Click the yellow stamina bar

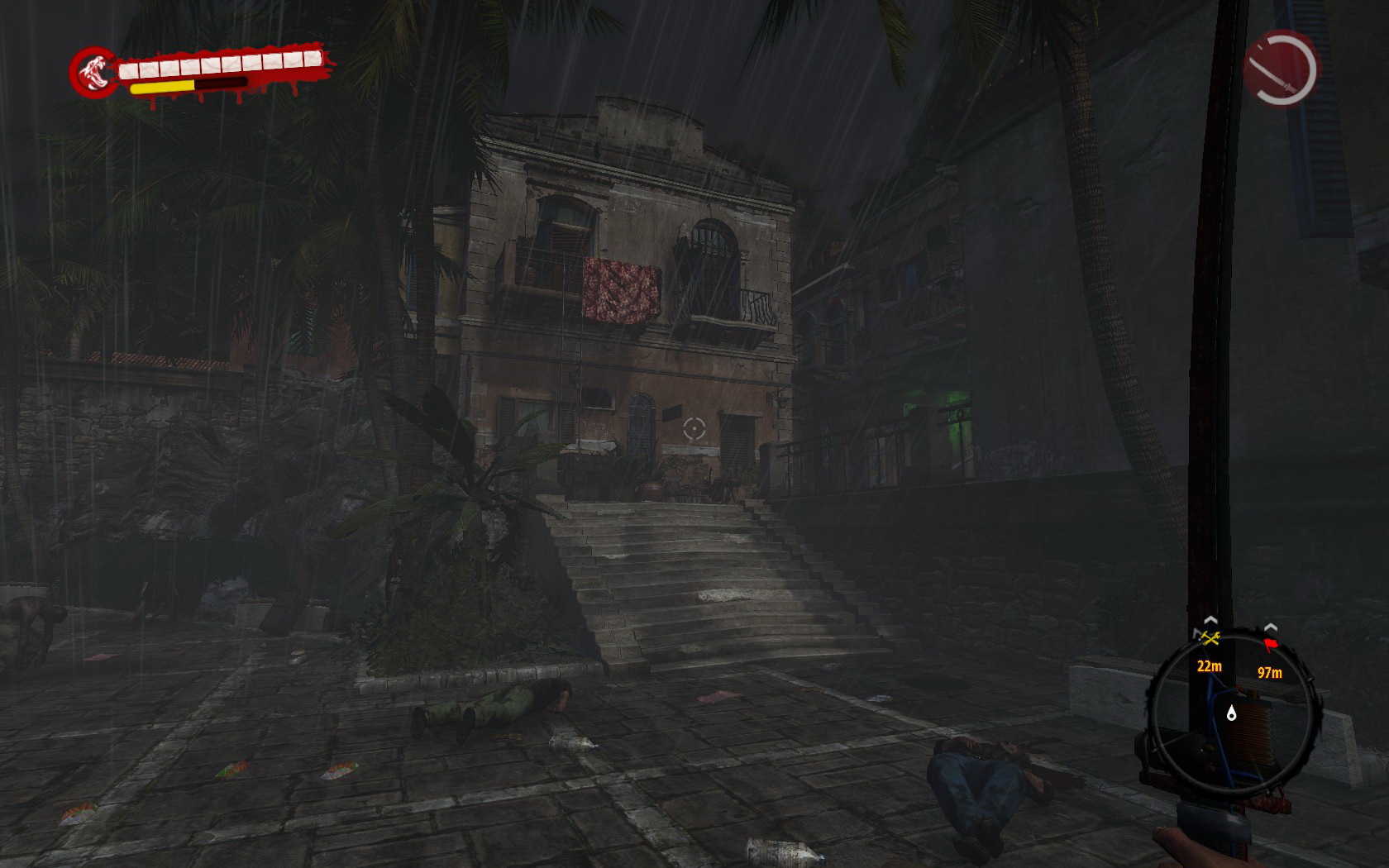coord(161,85)
